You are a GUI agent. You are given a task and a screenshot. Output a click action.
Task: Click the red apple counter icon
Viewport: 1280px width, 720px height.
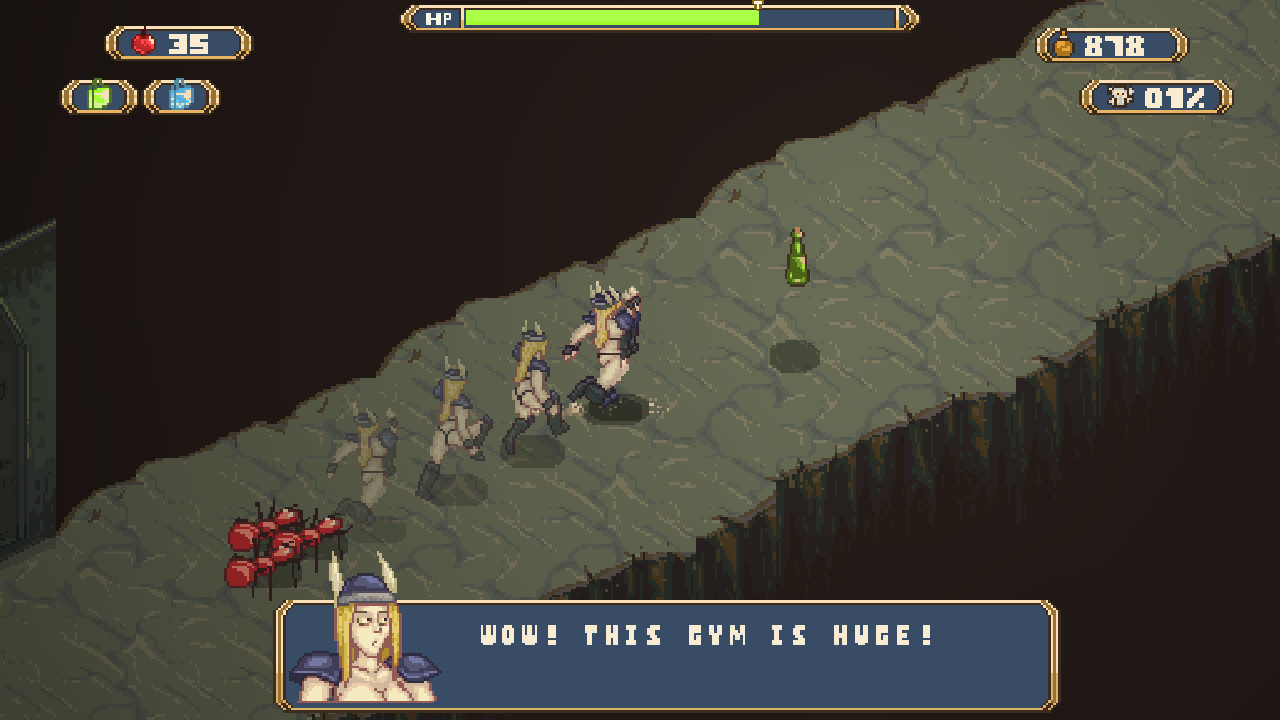142,42
